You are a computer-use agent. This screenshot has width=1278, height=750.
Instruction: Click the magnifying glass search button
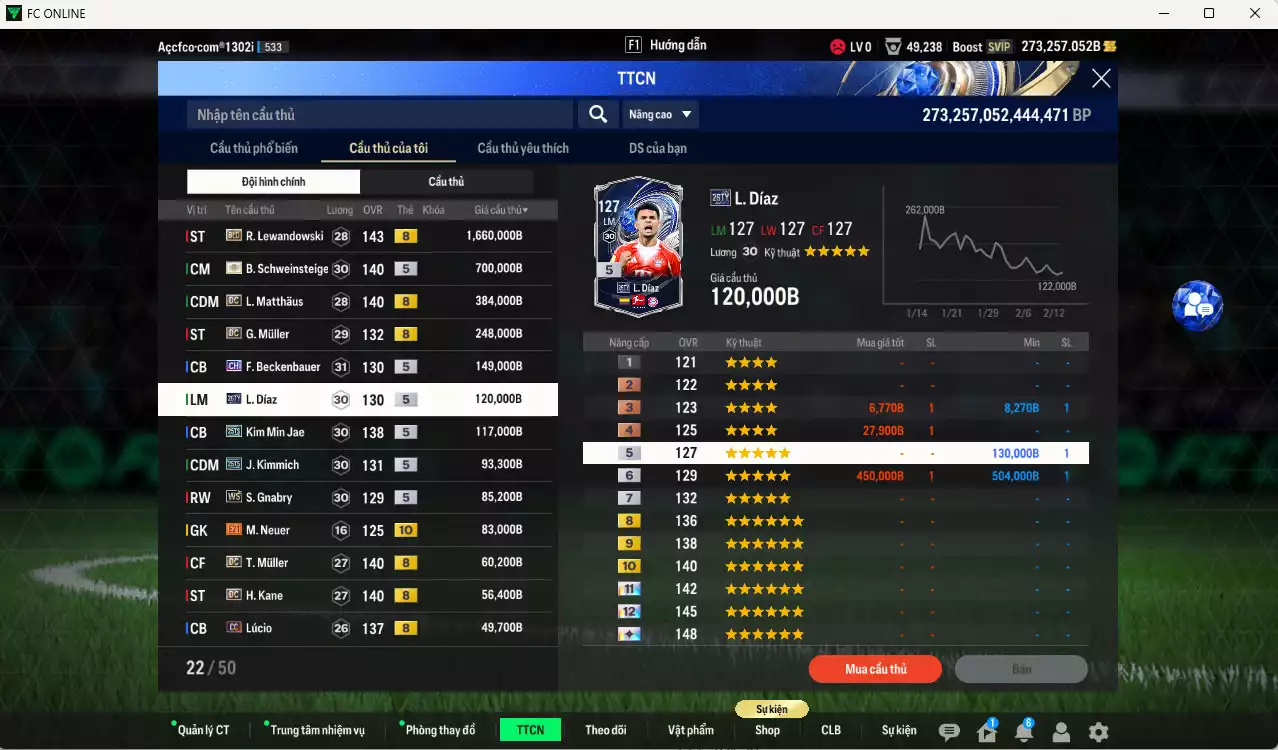pyautogui.click(x=597, y=115)
